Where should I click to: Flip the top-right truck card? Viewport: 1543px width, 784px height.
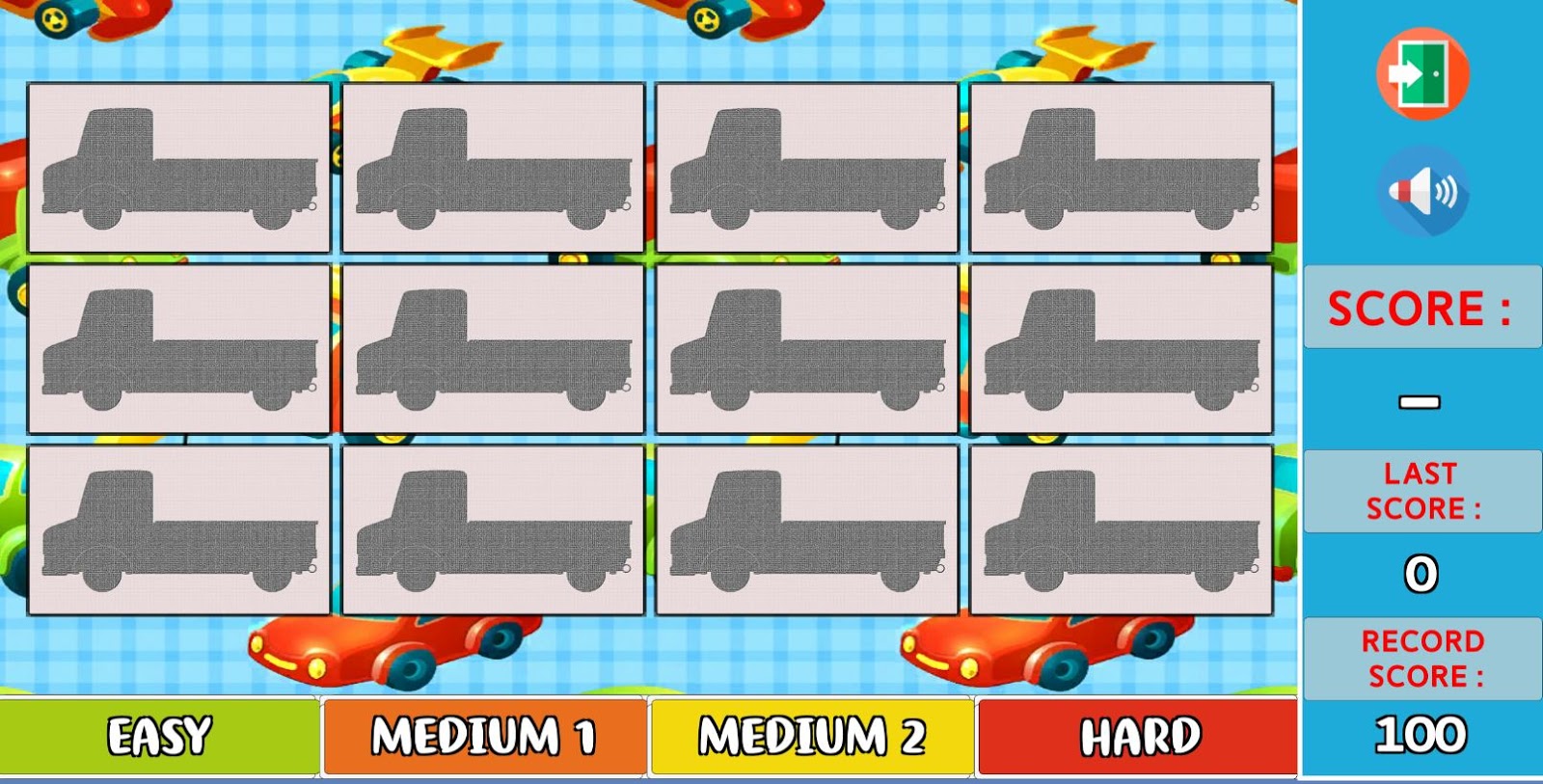tap(1121, 167)
